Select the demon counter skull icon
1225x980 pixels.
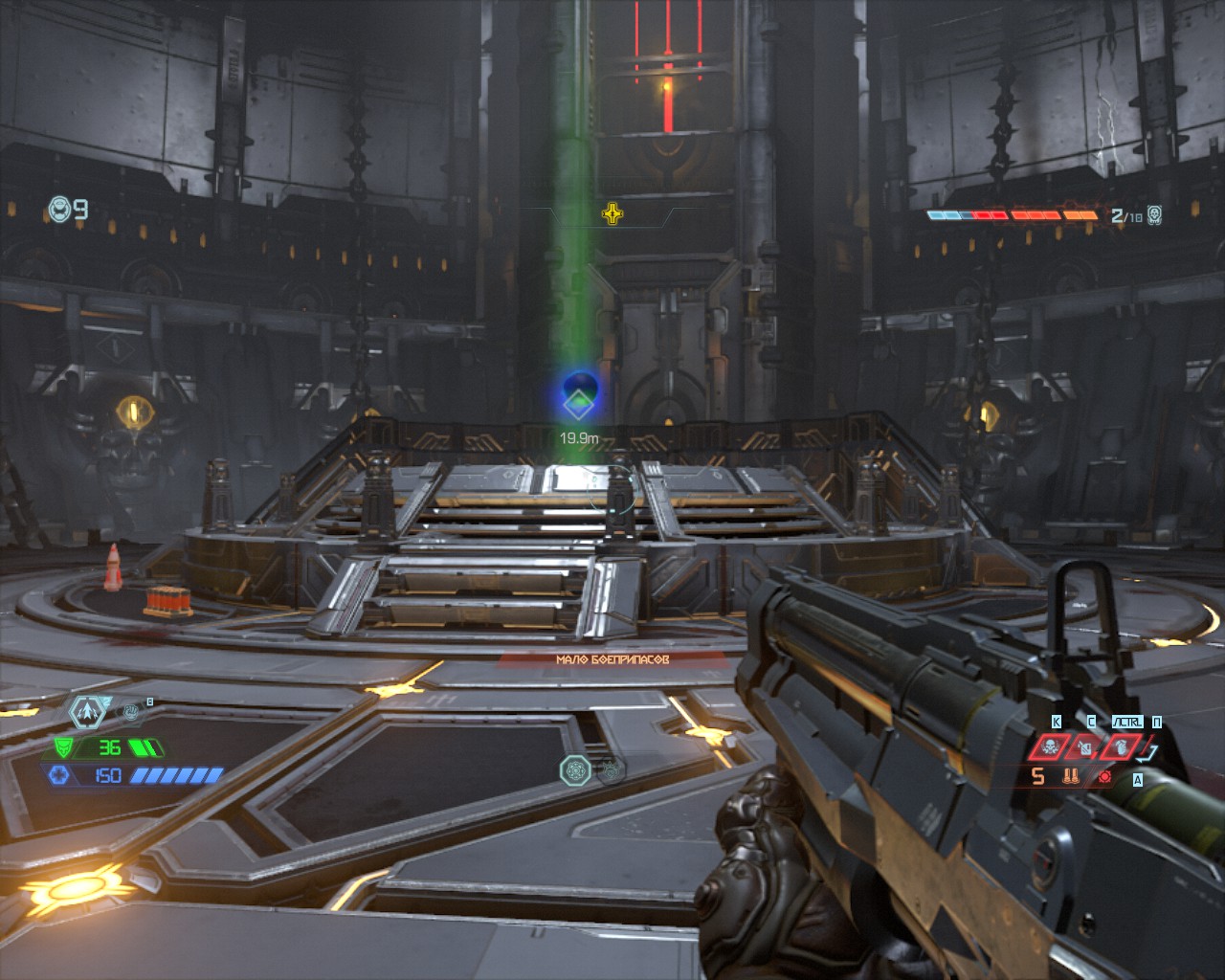[x=1155, y=214]
